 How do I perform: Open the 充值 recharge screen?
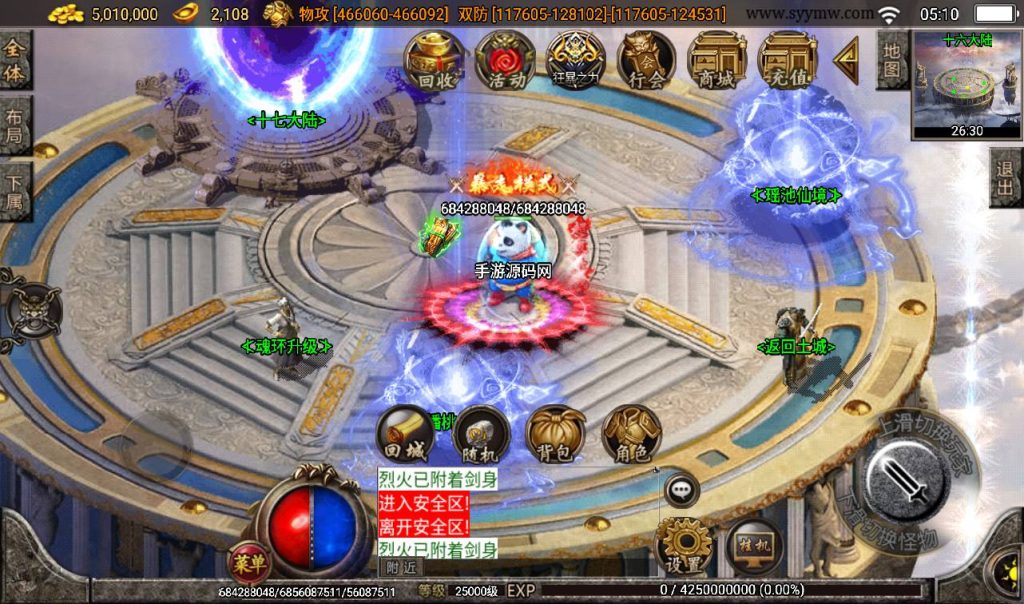click(787, 61)
